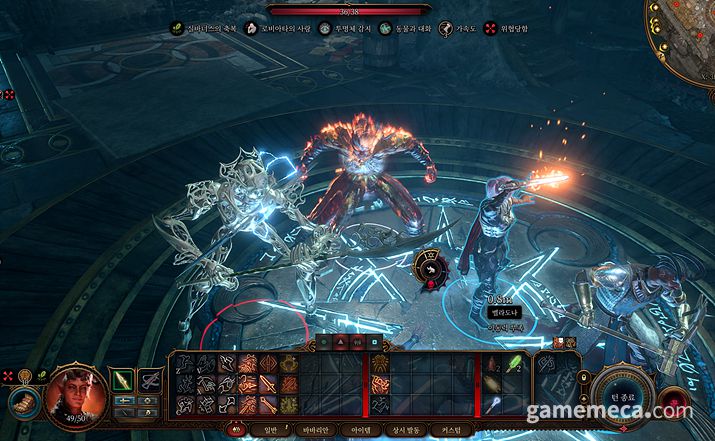Image resolution: width=715 pixels, height=441 pixels.
Task: Select the melee weapon set icon
Action: tap(123, 379)
